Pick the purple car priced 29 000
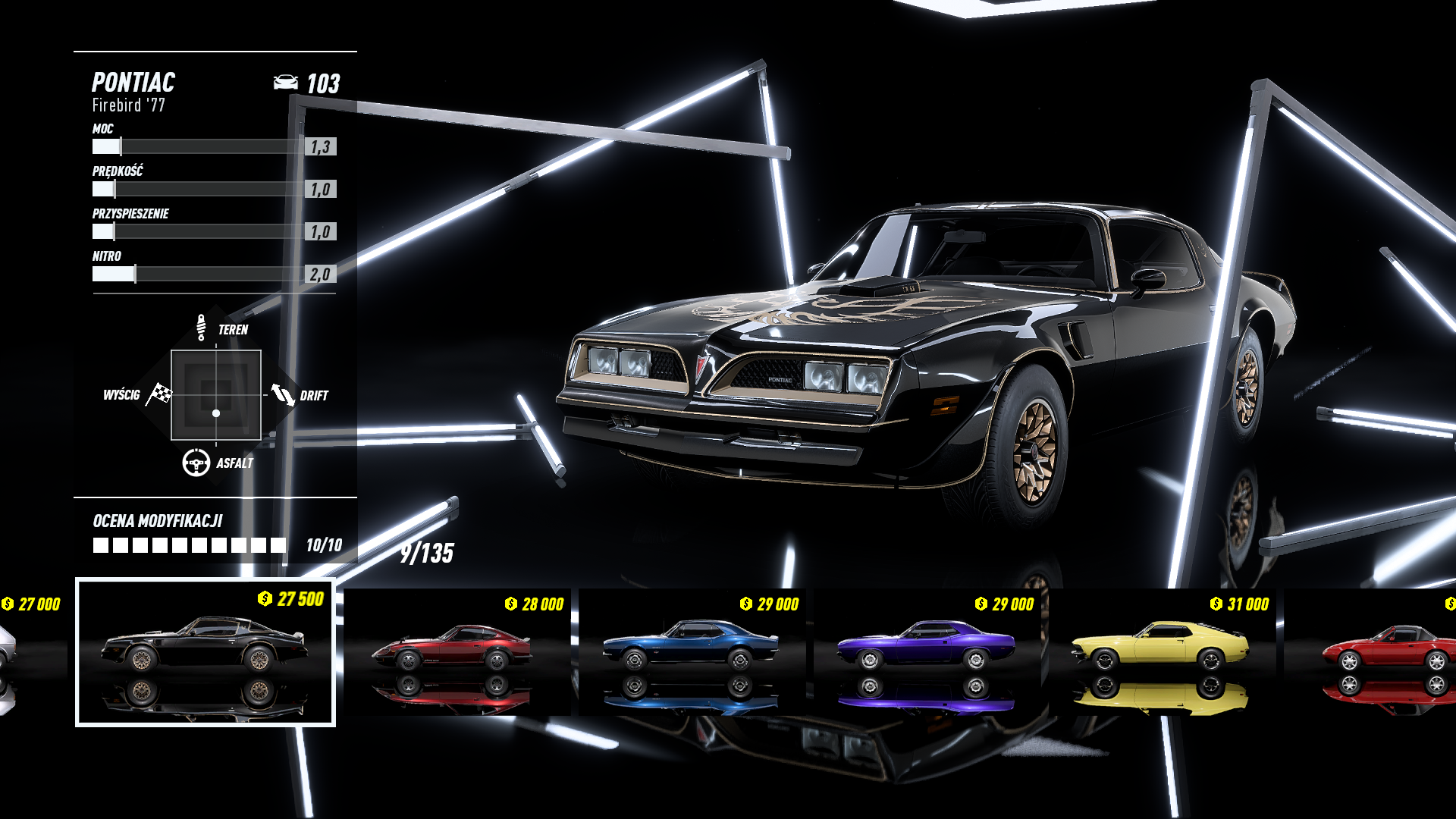Viewport: 1456px width, 819px height. point(927,652)
